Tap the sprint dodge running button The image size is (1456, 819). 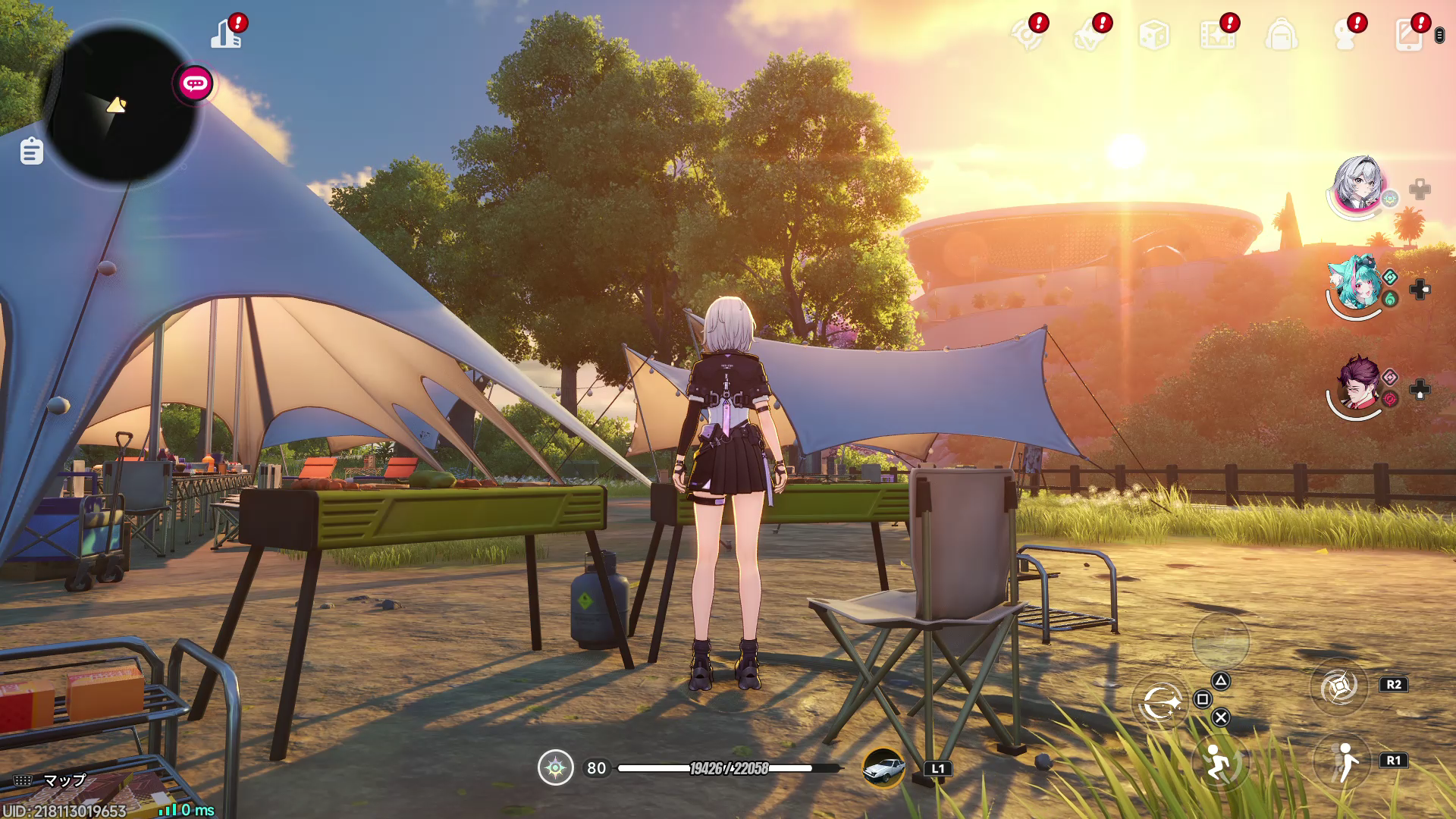click(1219, 762)
